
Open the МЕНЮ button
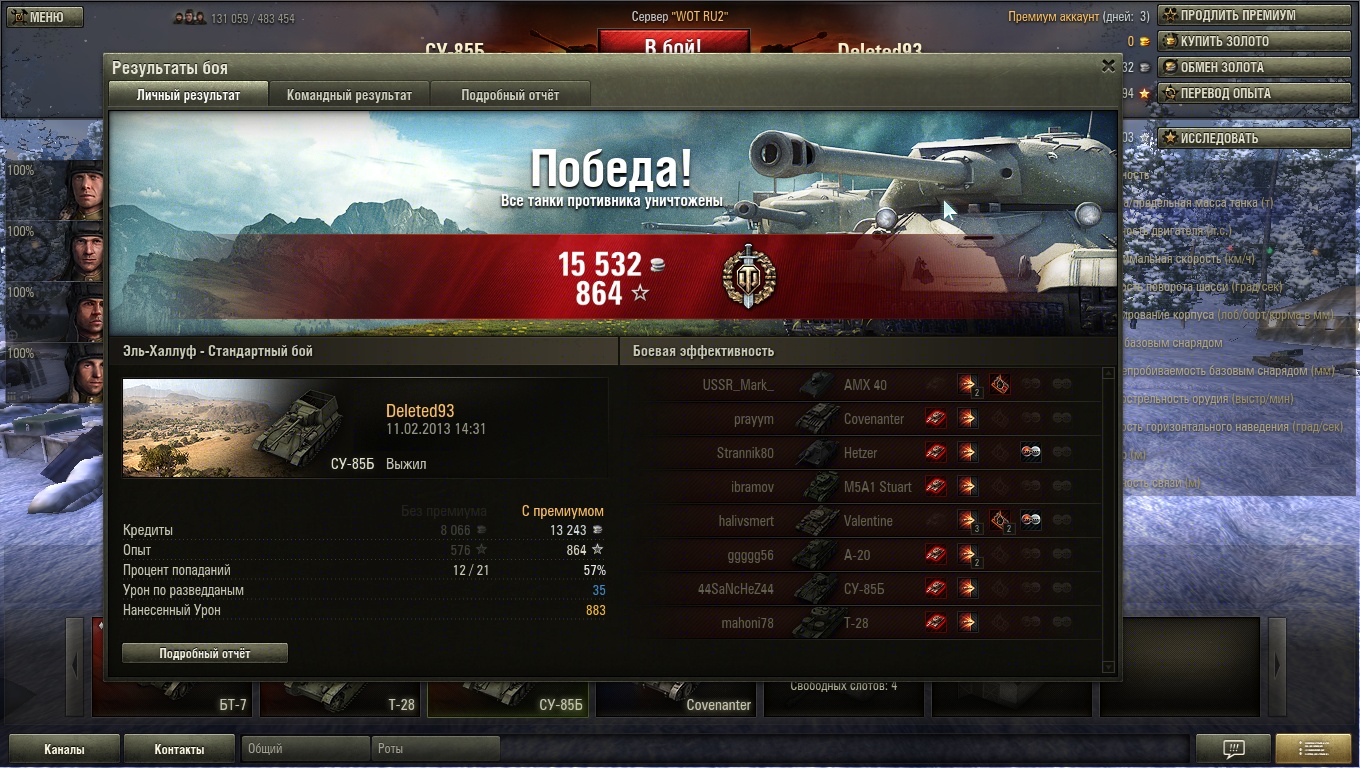pos(44,17)
